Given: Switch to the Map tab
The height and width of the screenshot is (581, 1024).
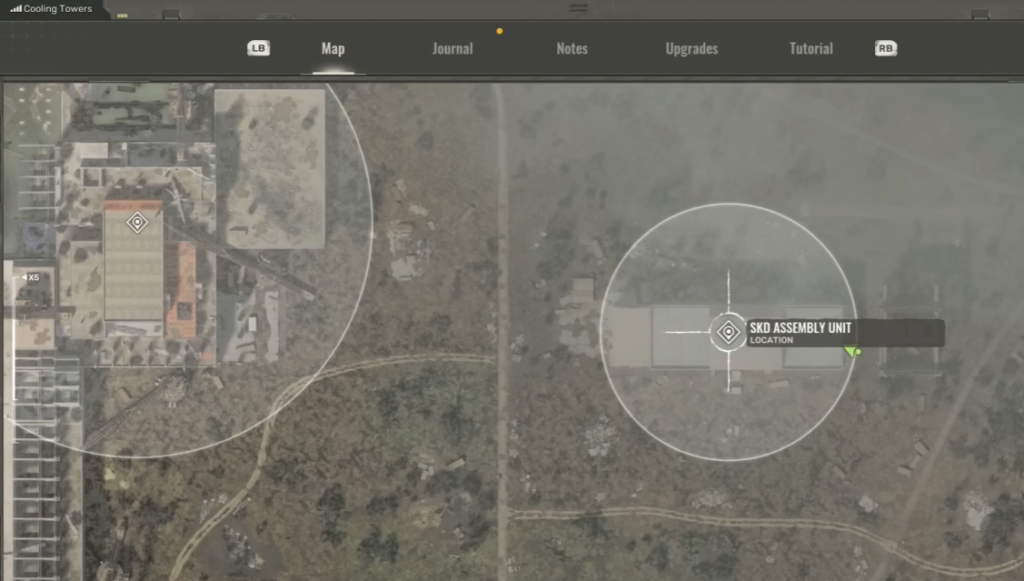Looking at the screenshot, I should 333,49.
